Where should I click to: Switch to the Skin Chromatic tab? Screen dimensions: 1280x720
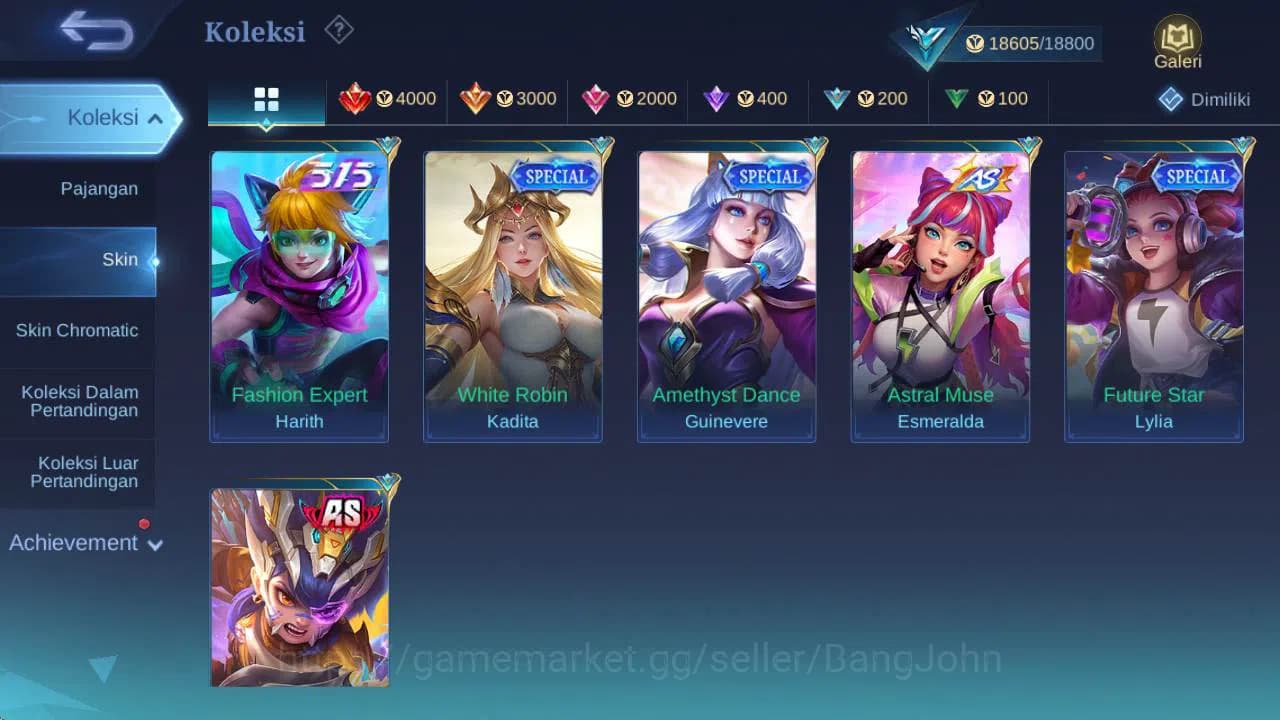(x=78, y=330)
